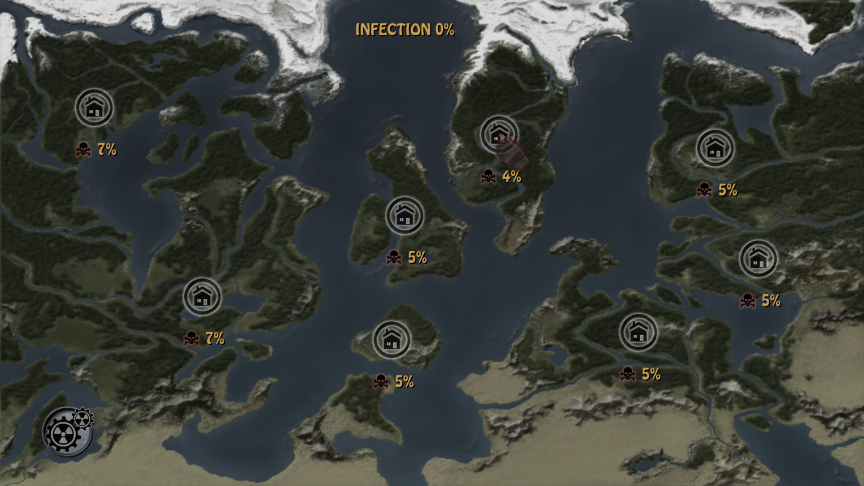864x486 pixels.
Task: Choose the central island house marker
Action: pyautogui.click(x=404, y=214)
